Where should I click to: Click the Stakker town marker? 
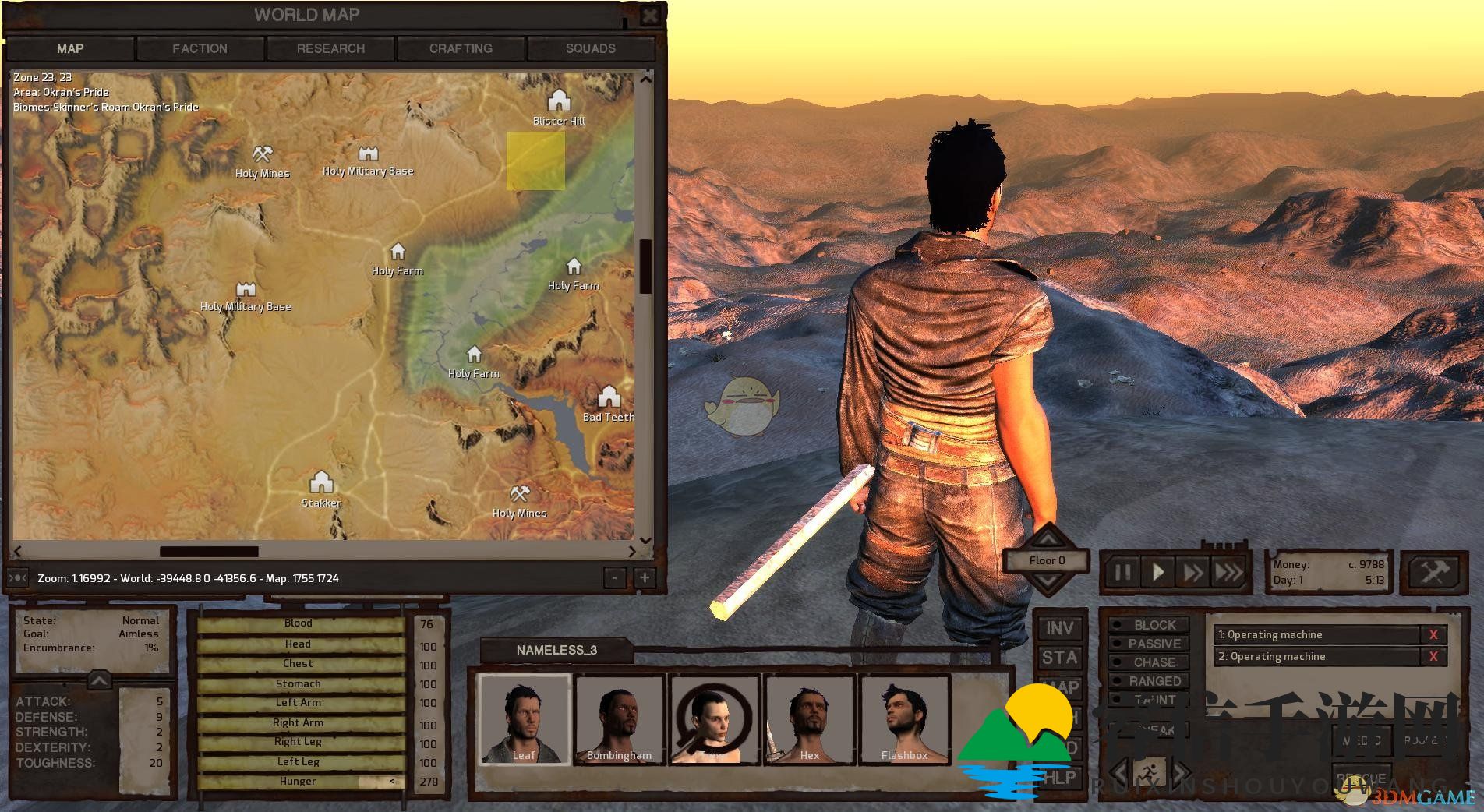pos(321,482)
